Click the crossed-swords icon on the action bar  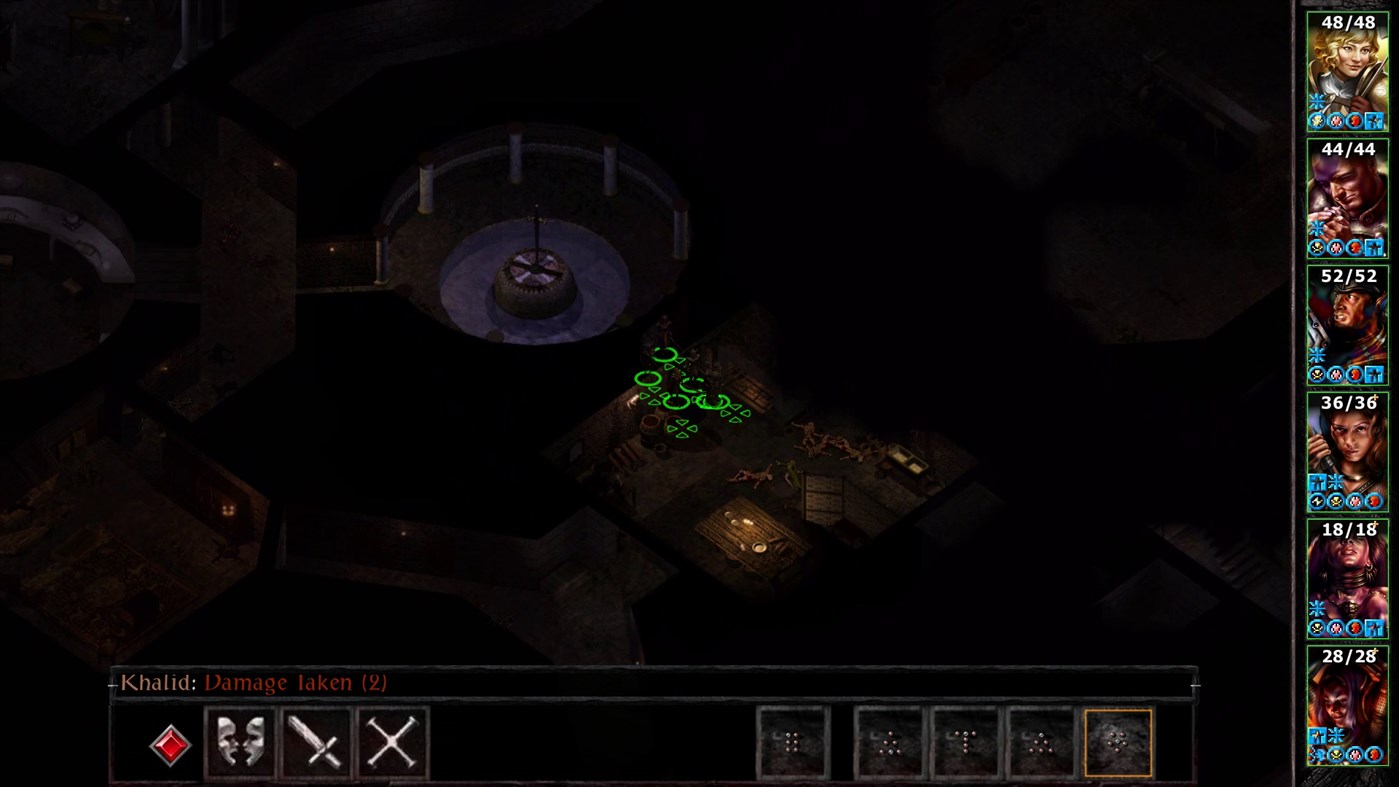(x=392, y=740)
